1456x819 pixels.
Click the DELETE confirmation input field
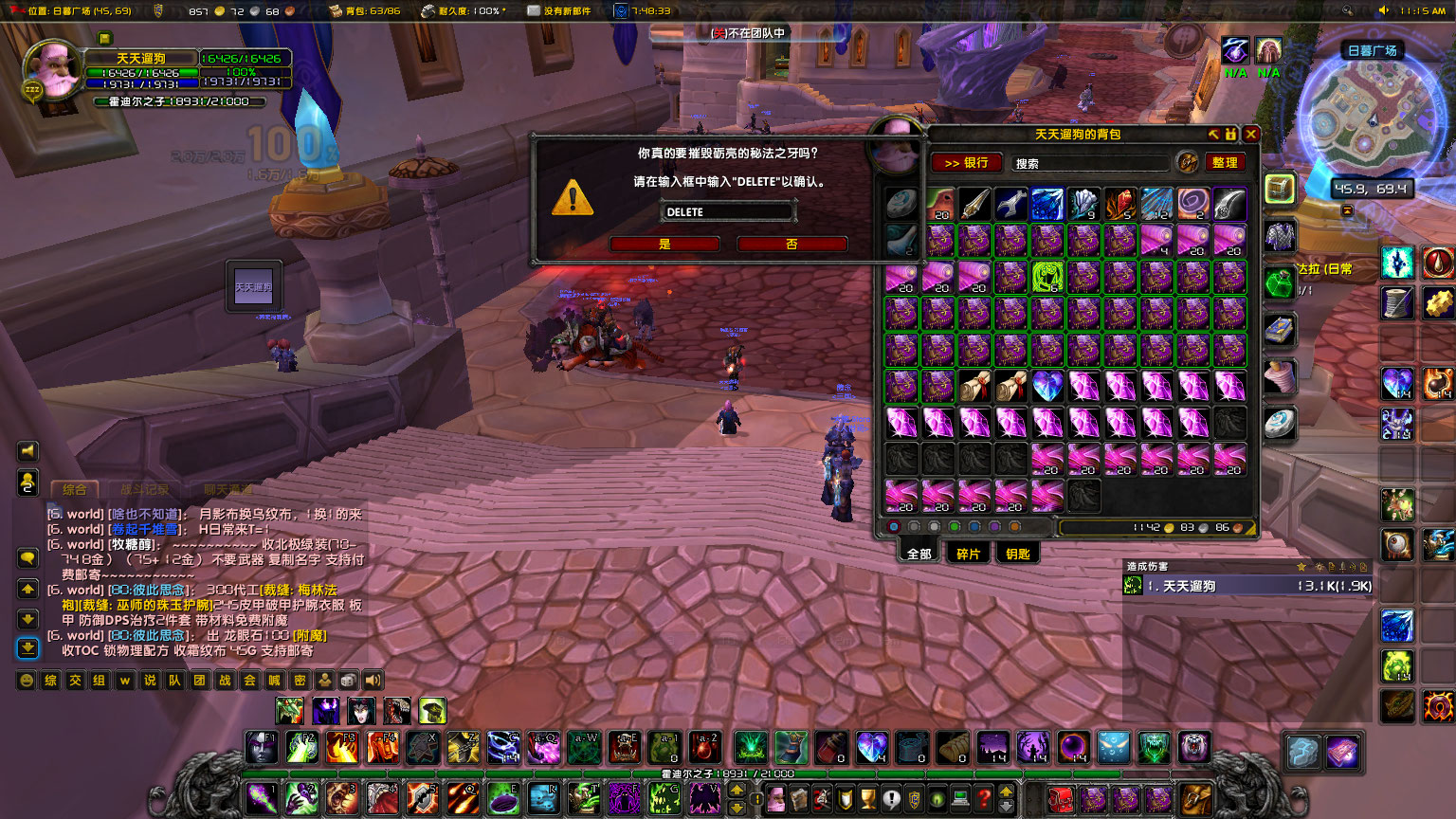[x=728, y=210]
